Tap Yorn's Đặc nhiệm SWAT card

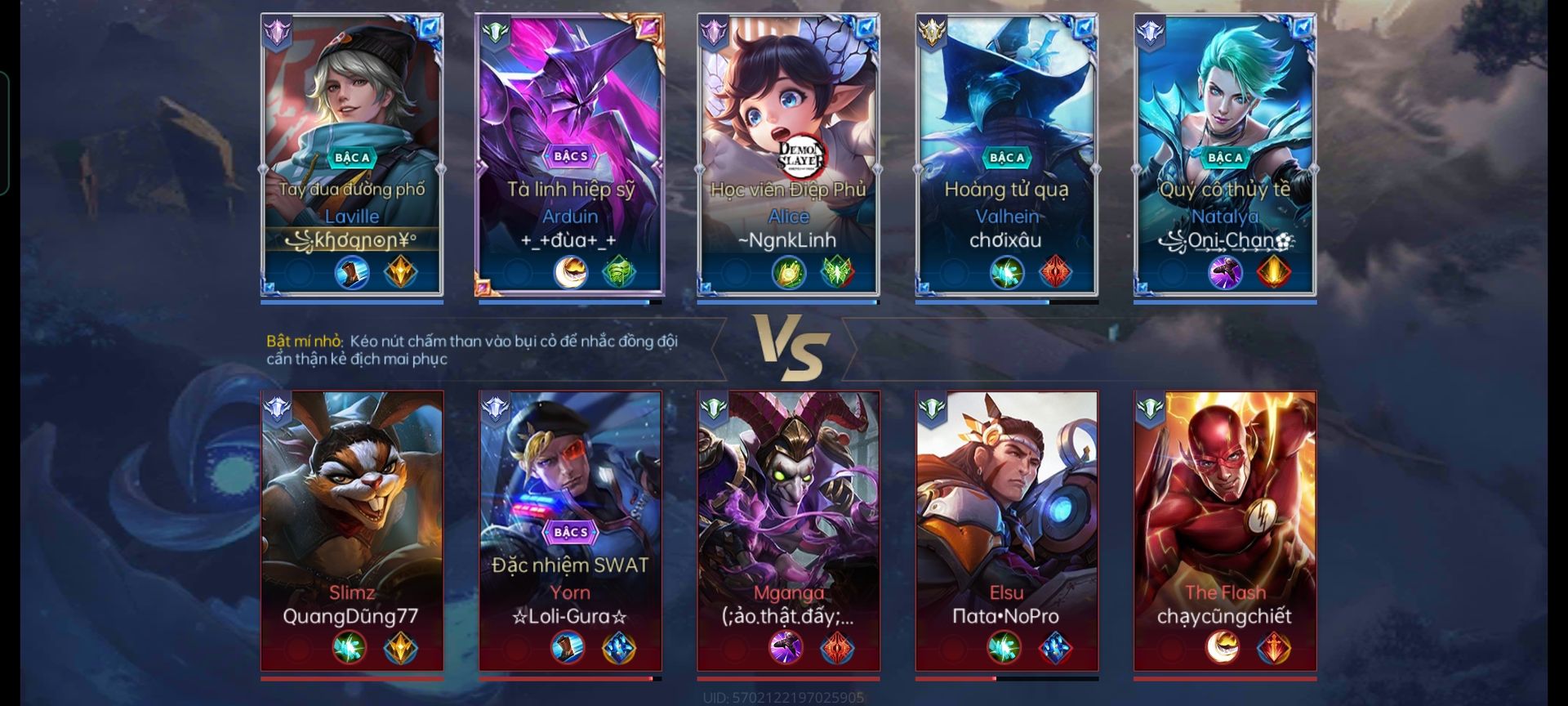pos(570,529)
